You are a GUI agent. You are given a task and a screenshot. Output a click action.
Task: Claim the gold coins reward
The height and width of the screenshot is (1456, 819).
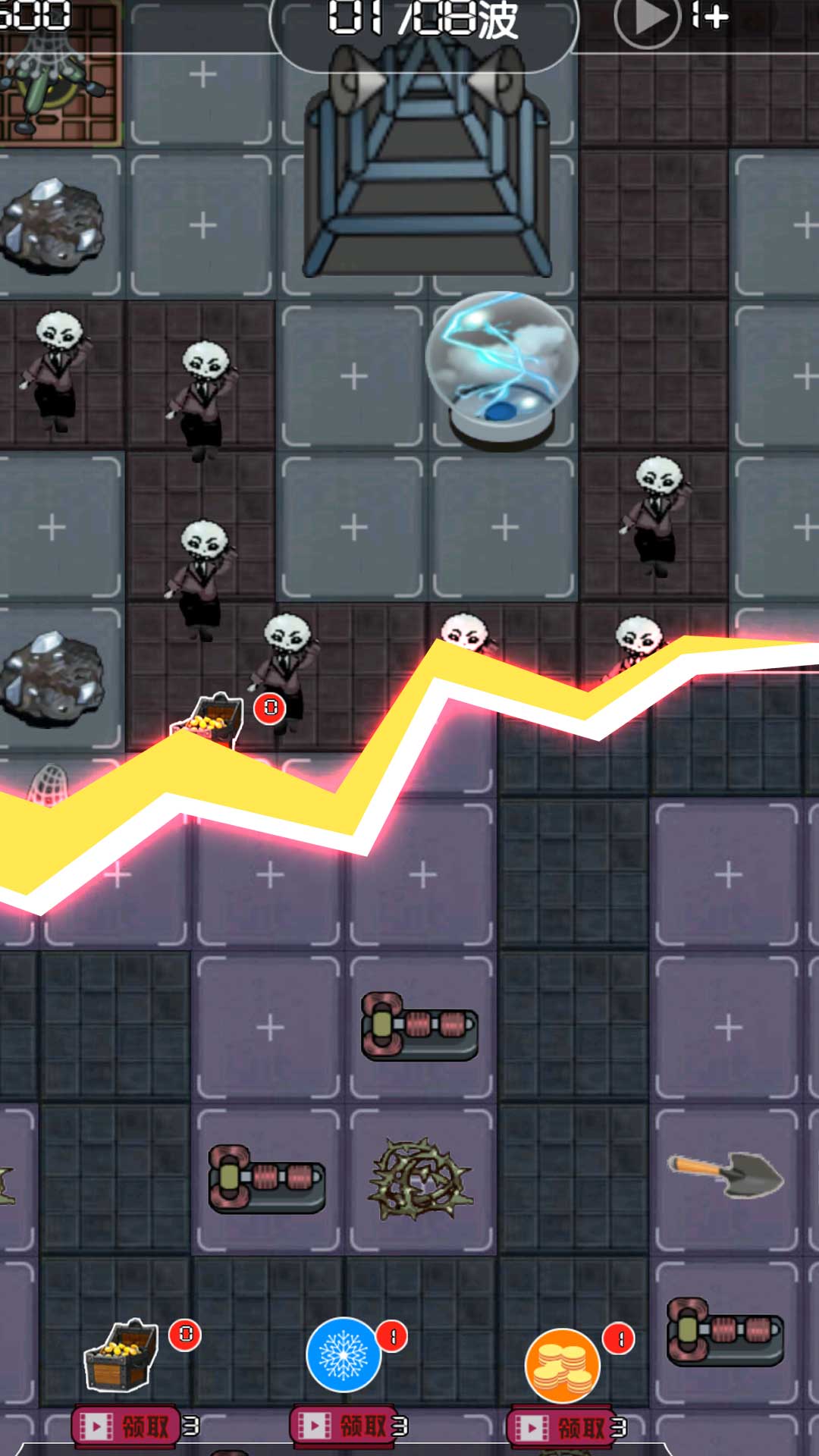[x=561, y=1428]
